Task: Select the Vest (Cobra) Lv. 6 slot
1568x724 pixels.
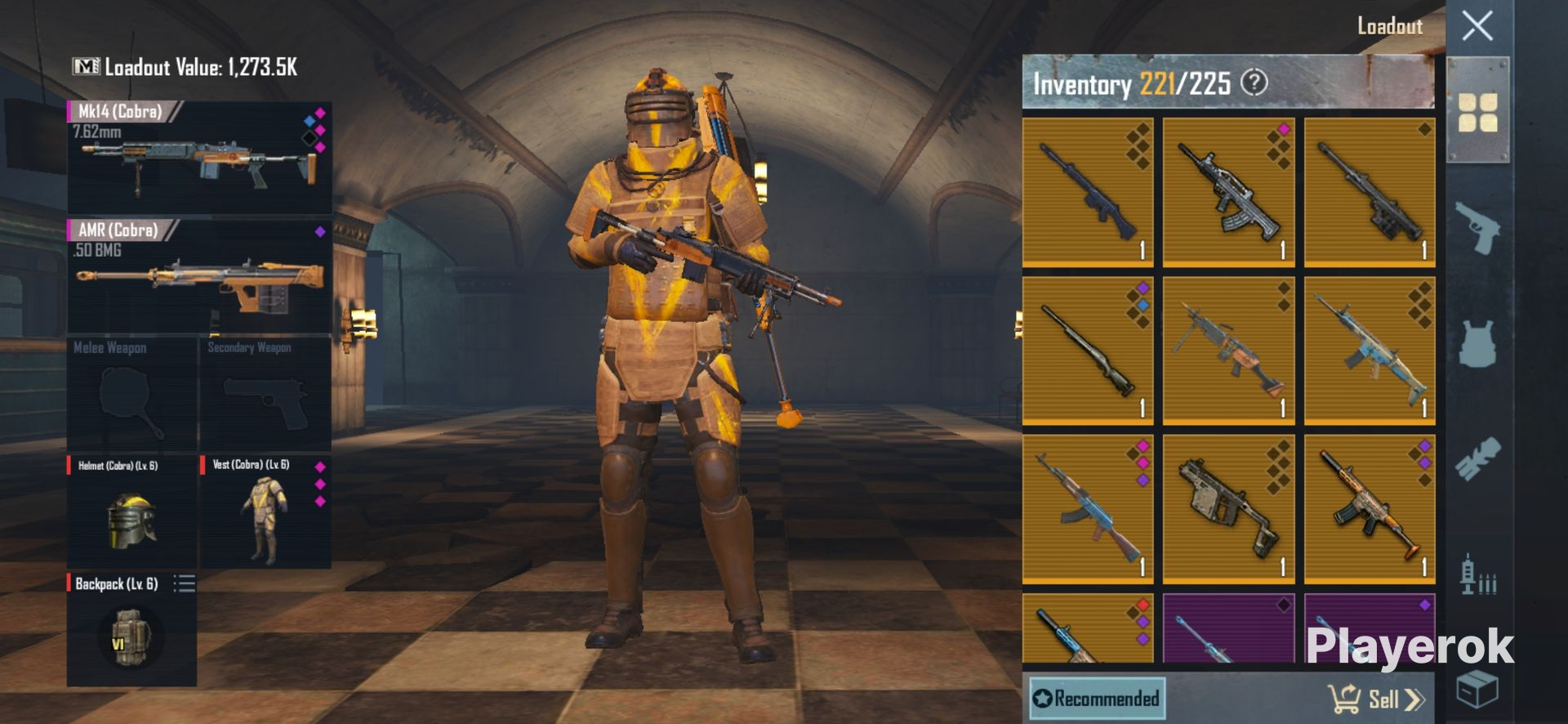Action: click(x=265, y=512)
